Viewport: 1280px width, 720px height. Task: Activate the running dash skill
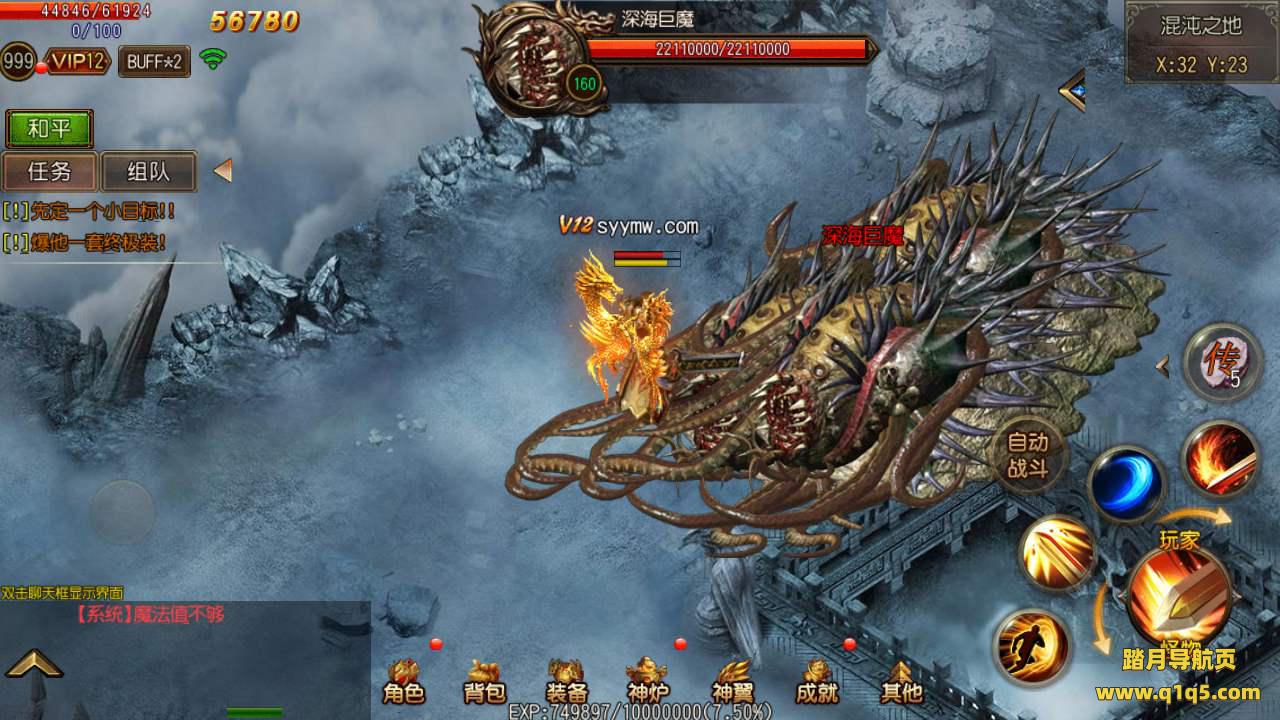1032,646
